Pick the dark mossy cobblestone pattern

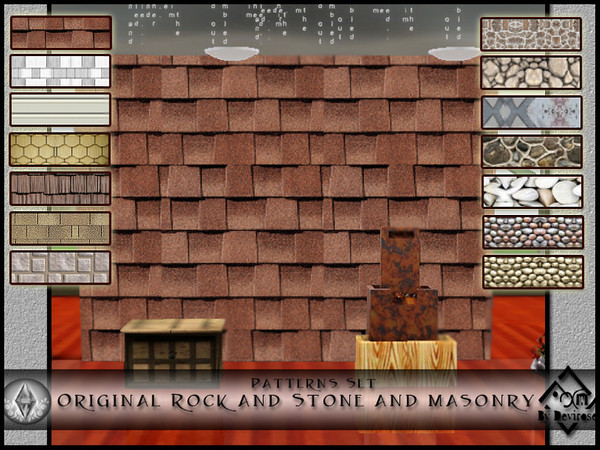tap(531, 152)
